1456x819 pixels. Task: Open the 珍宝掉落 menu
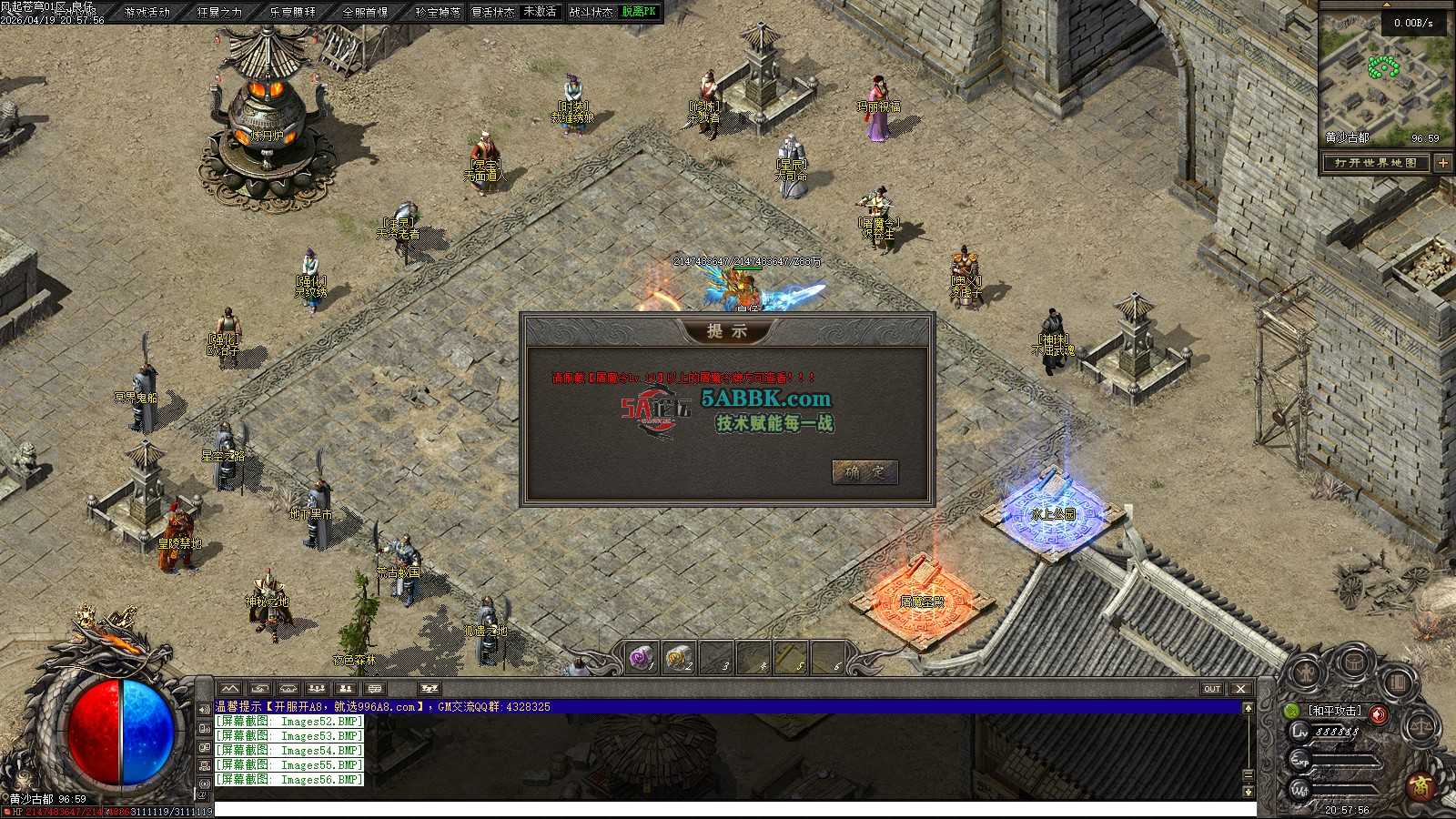coord(438,12)
